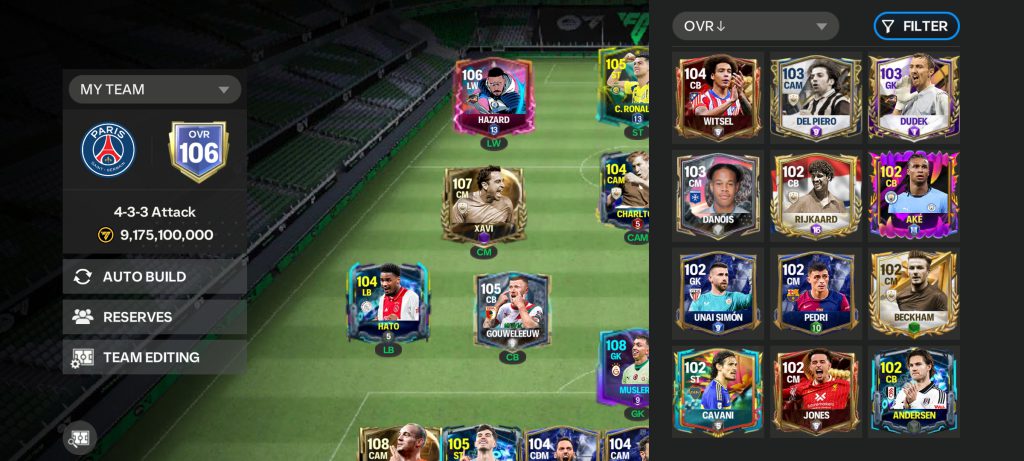Viewport: 1024px width, 461px height.
Task: Select the Unai Simón card
Action: click(718, 292)
